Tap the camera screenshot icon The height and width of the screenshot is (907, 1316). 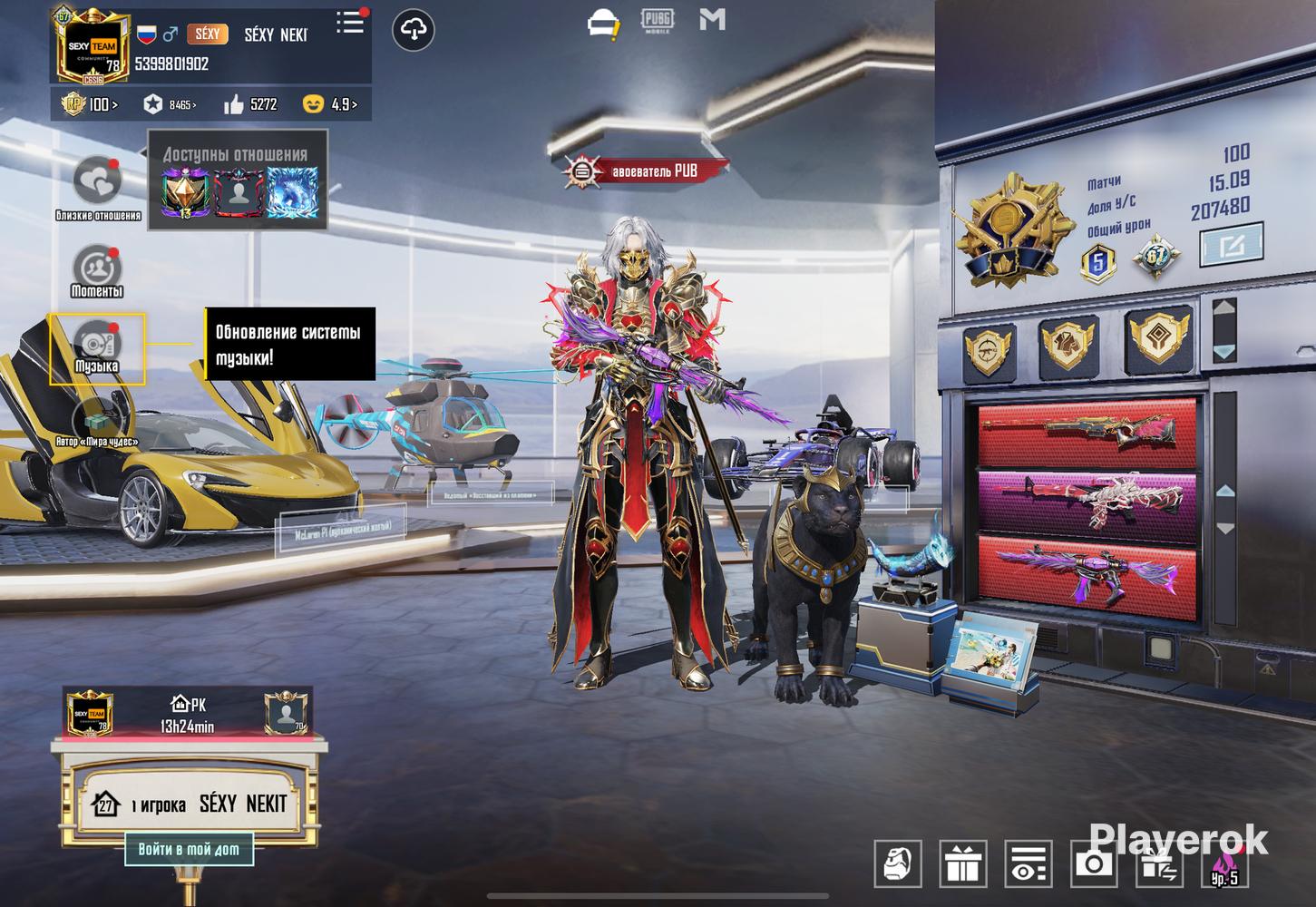1093,863
